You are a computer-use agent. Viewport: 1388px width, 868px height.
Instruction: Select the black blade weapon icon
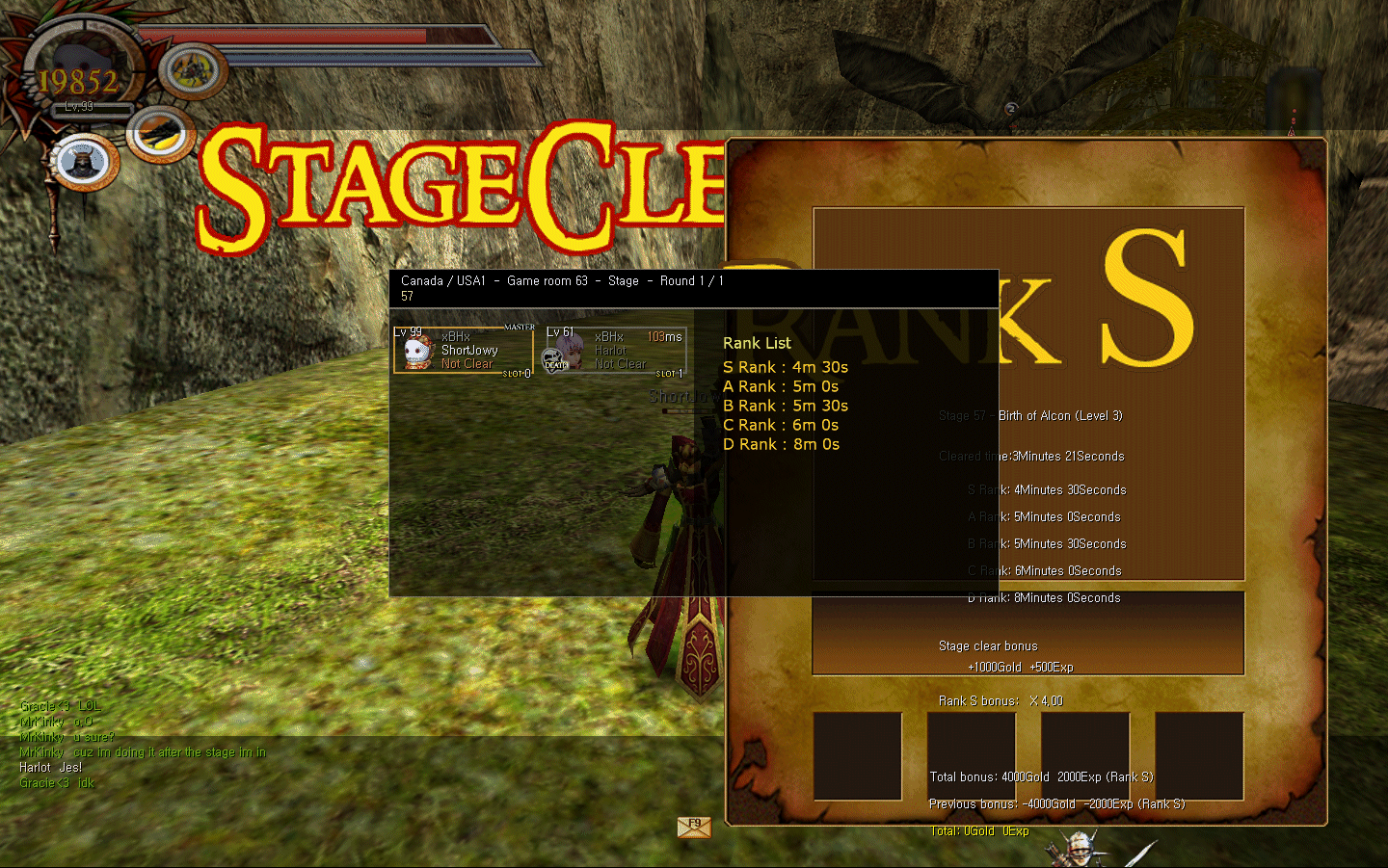point(161,134)
